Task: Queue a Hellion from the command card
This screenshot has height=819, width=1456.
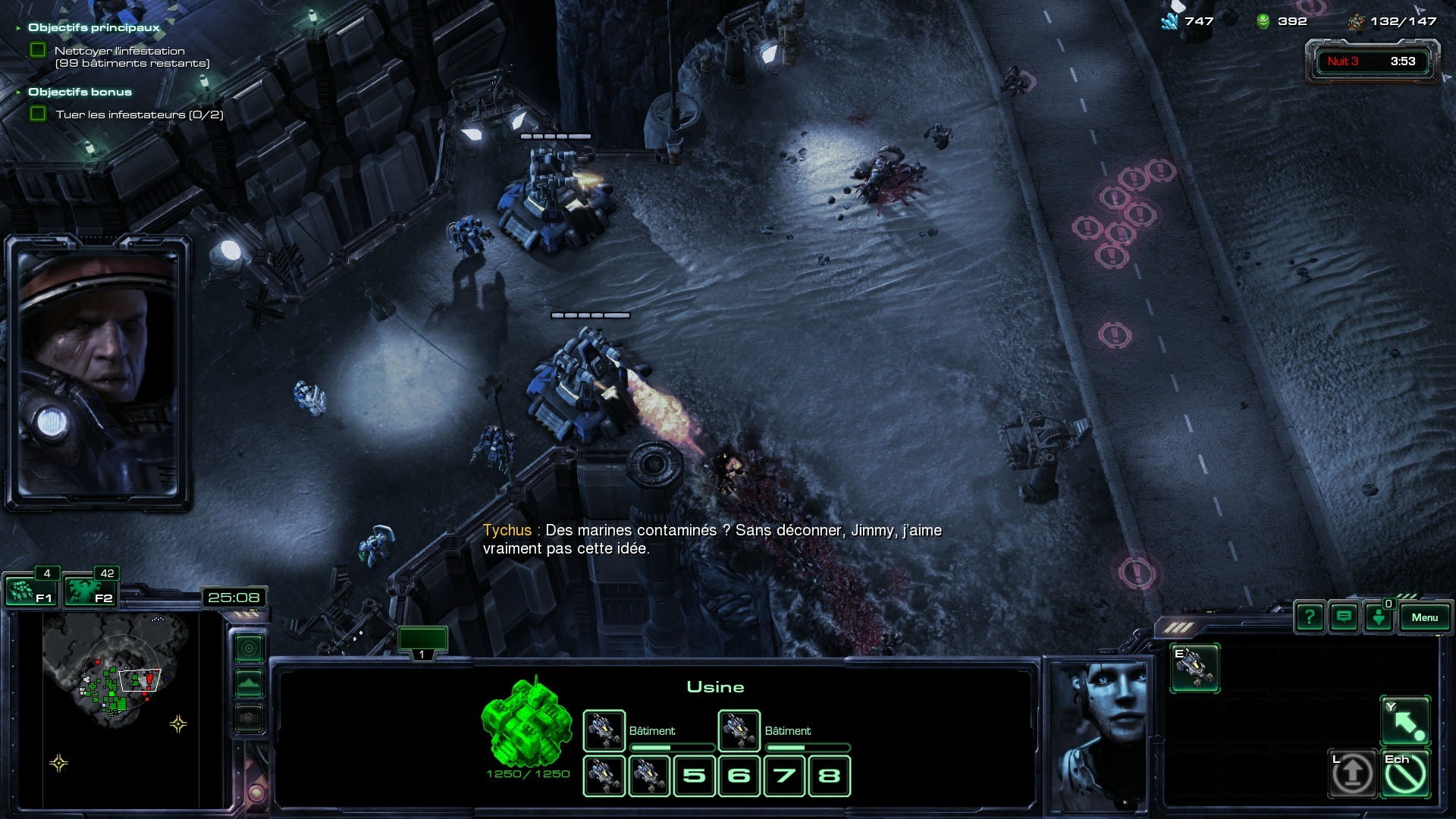Action: click(x=1194, y=667)
